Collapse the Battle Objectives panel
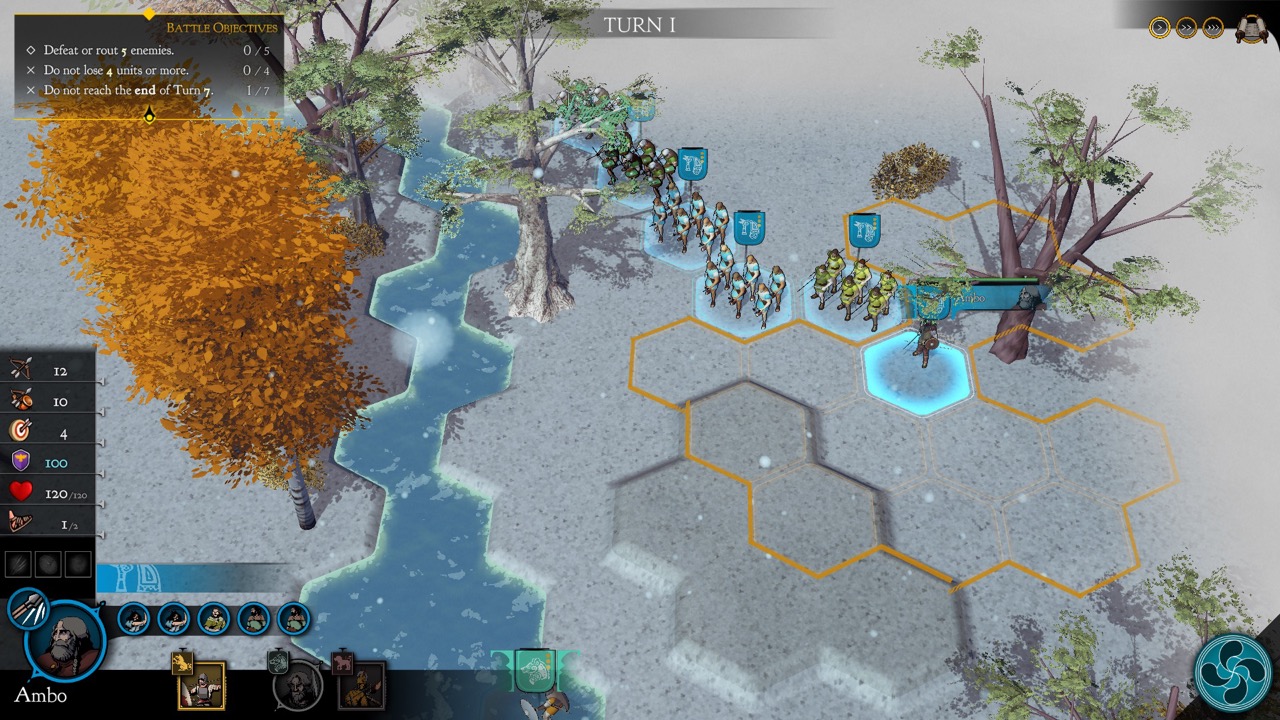The height and width of the screenshot is (720, 1280). (x=149, y=117)
